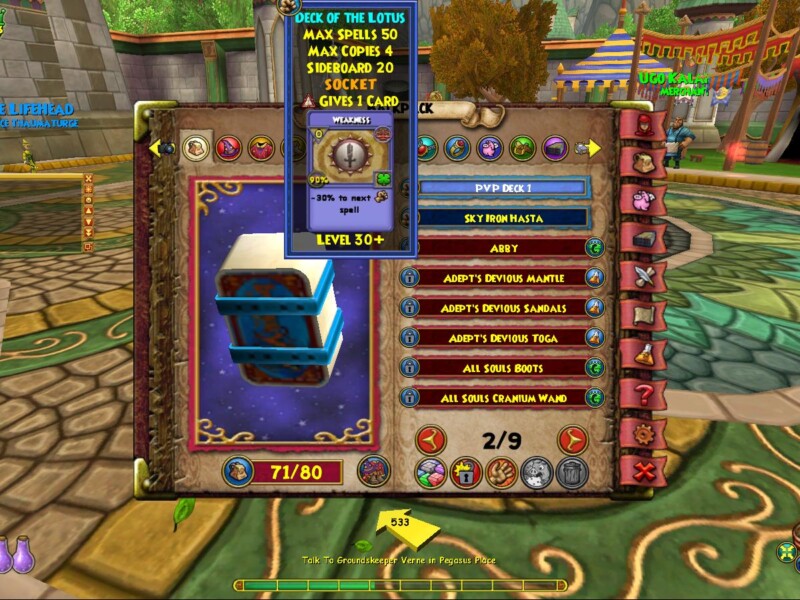Close the spellbook with the red X
800x600 pixels.
point(641,468)
